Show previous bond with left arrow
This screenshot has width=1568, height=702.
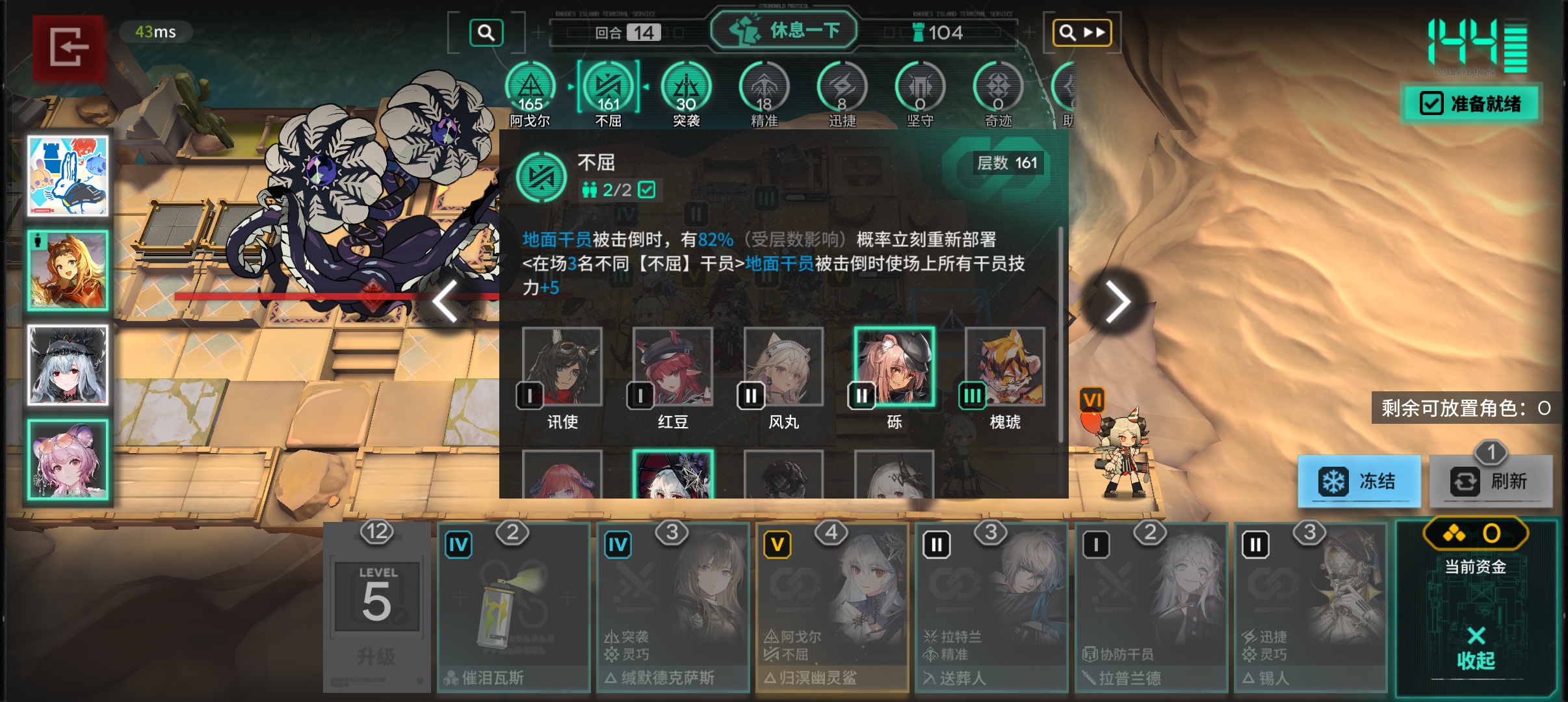(446, 302)
